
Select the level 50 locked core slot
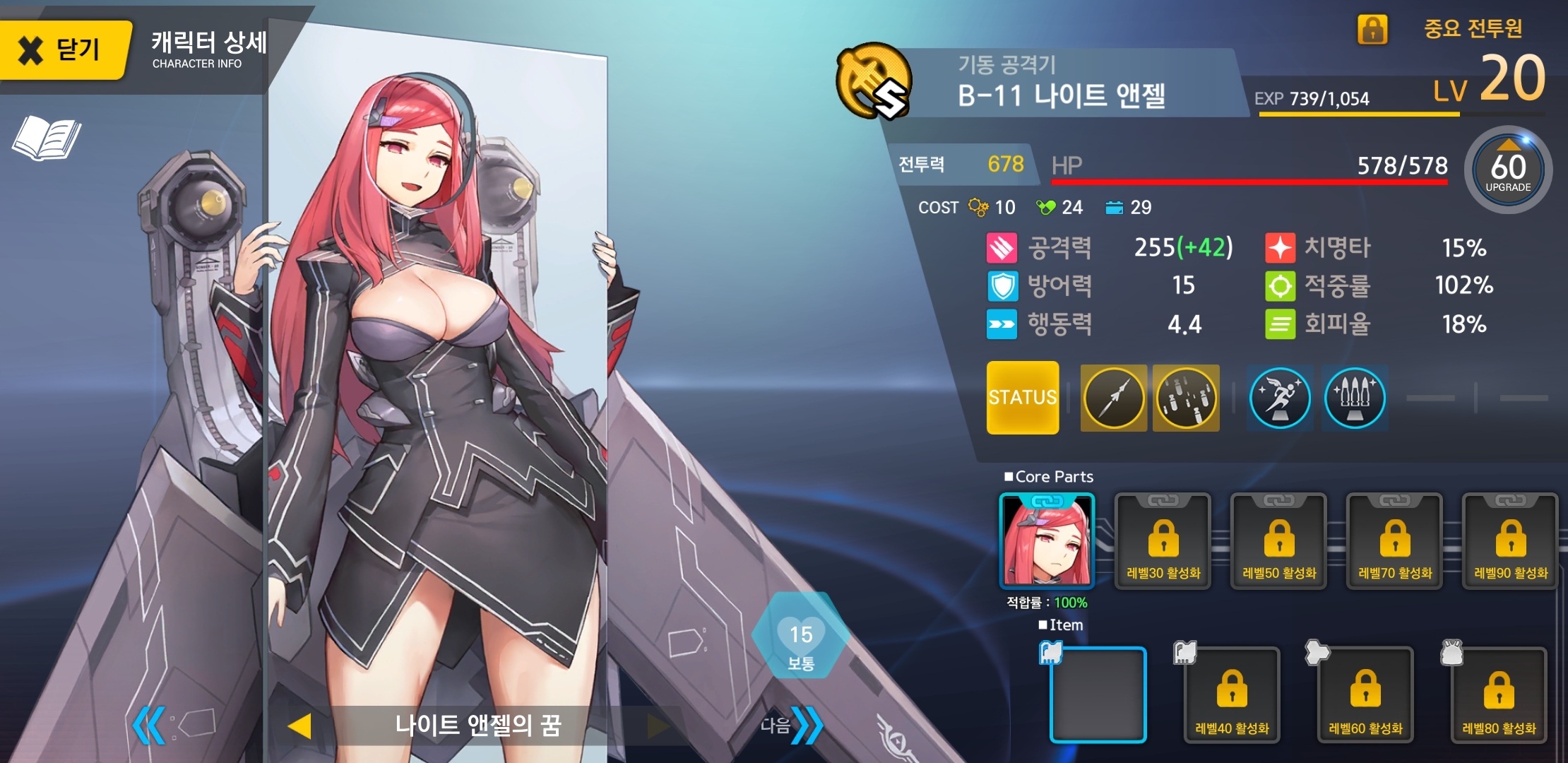pos(1278,541)
